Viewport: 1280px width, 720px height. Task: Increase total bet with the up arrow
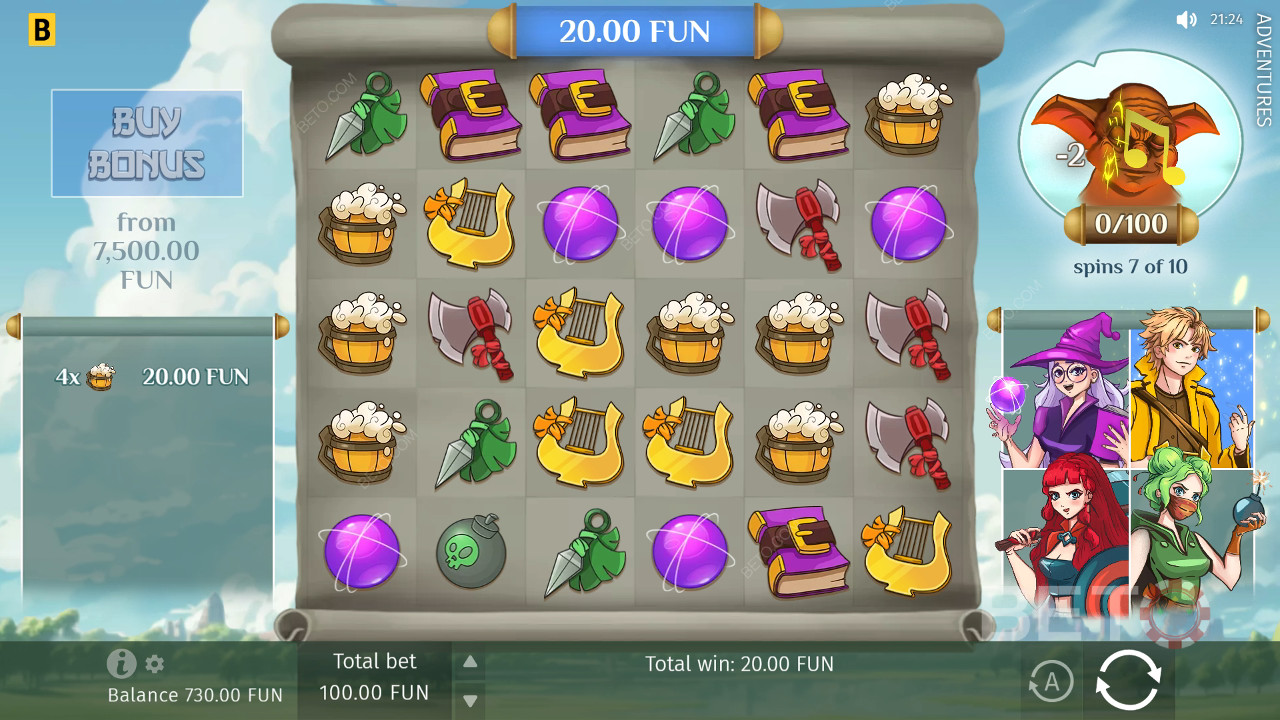click(470, 661)
